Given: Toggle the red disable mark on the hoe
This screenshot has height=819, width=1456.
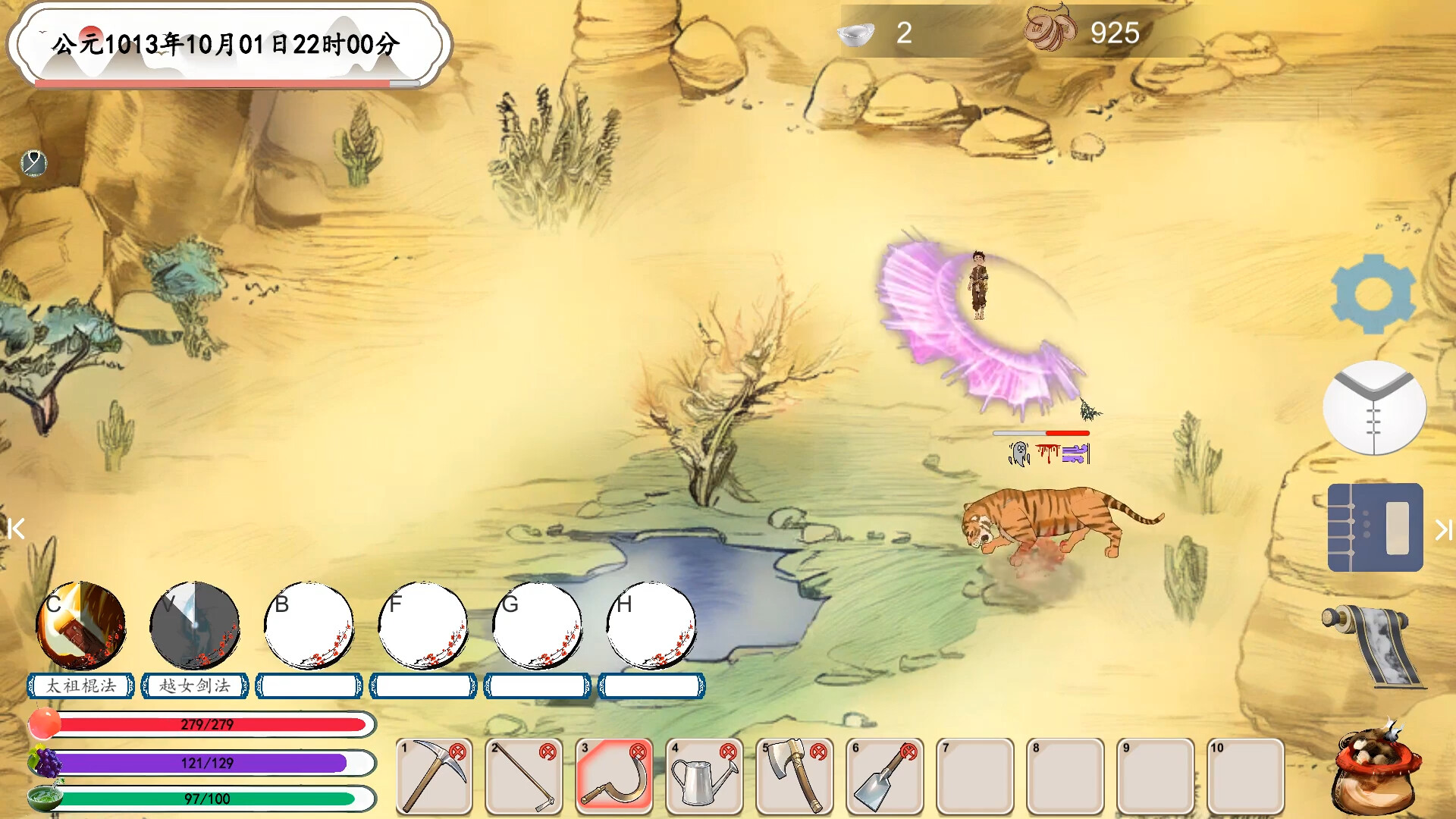Looking at the screenshot, I should pos(547,751).
